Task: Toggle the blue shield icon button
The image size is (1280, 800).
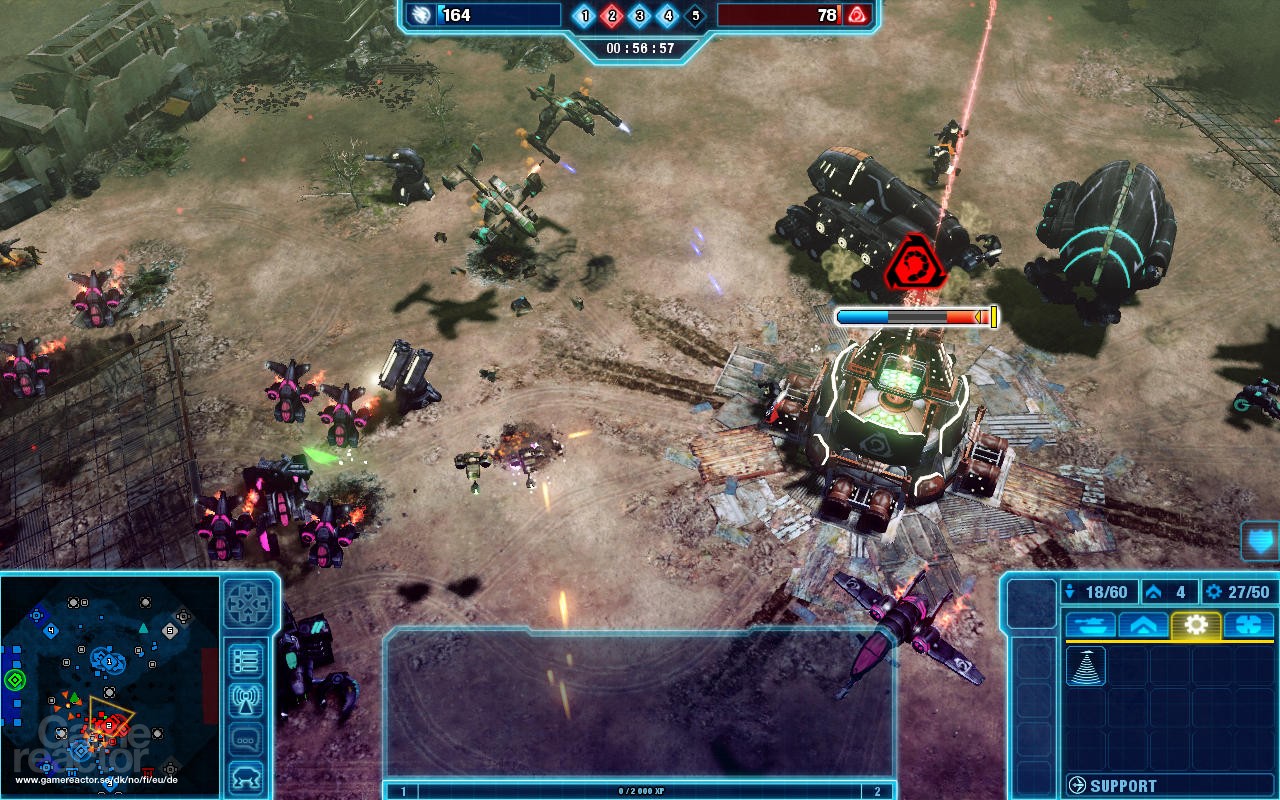Action: [x=1260, y=541]
